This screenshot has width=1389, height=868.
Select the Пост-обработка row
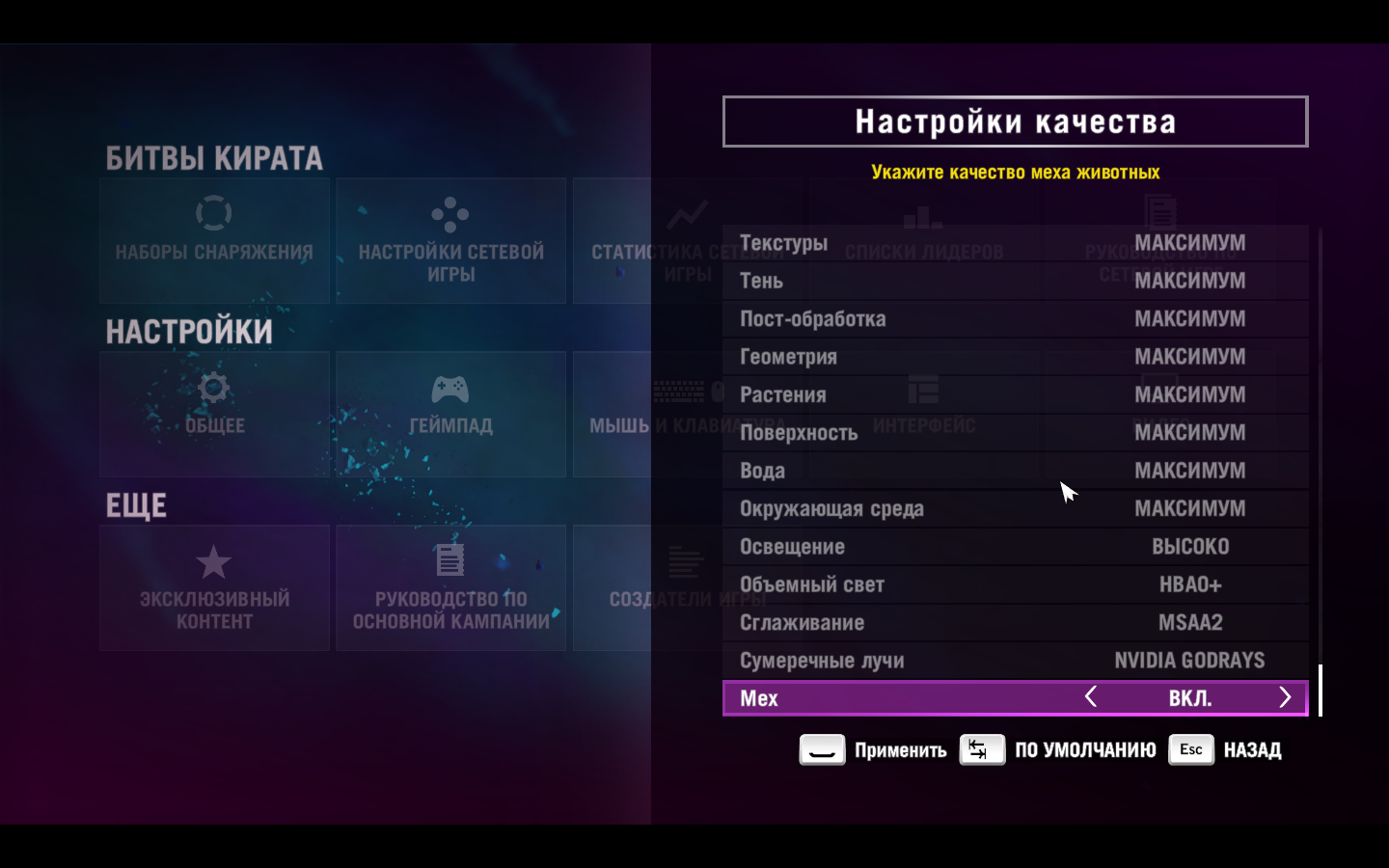[1015, 319]
